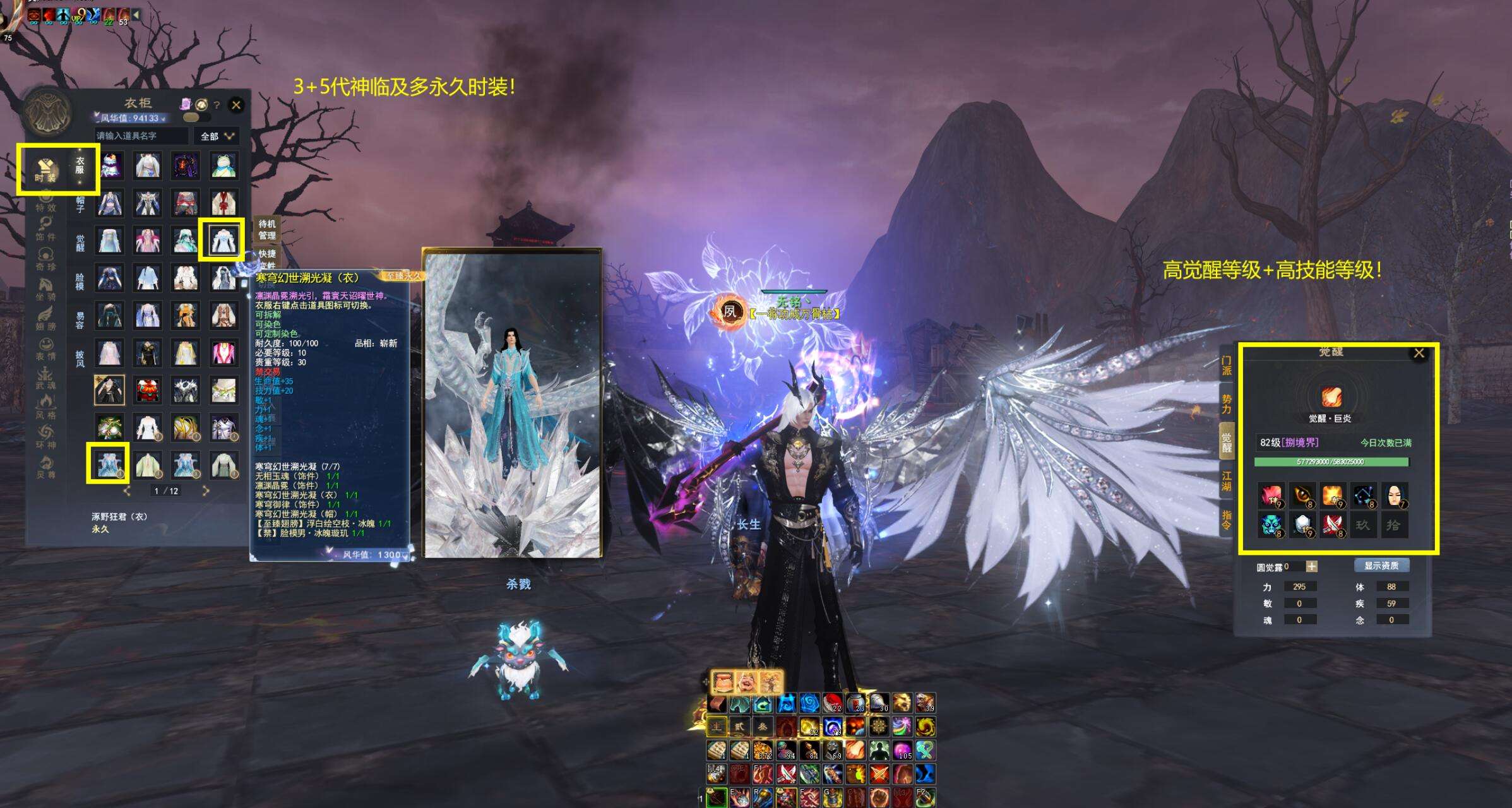Switch to hotbar page 贰
The height and width of the screenshot is (808, 1512).
739,727
